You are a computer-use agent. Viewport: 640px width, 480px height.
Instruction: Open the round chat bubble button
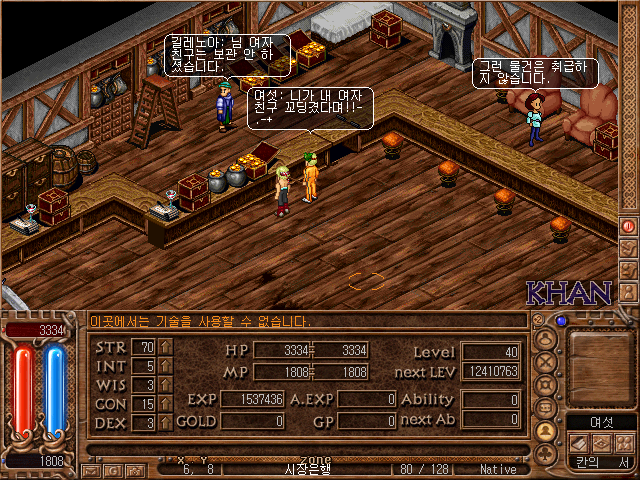[546, 408]
